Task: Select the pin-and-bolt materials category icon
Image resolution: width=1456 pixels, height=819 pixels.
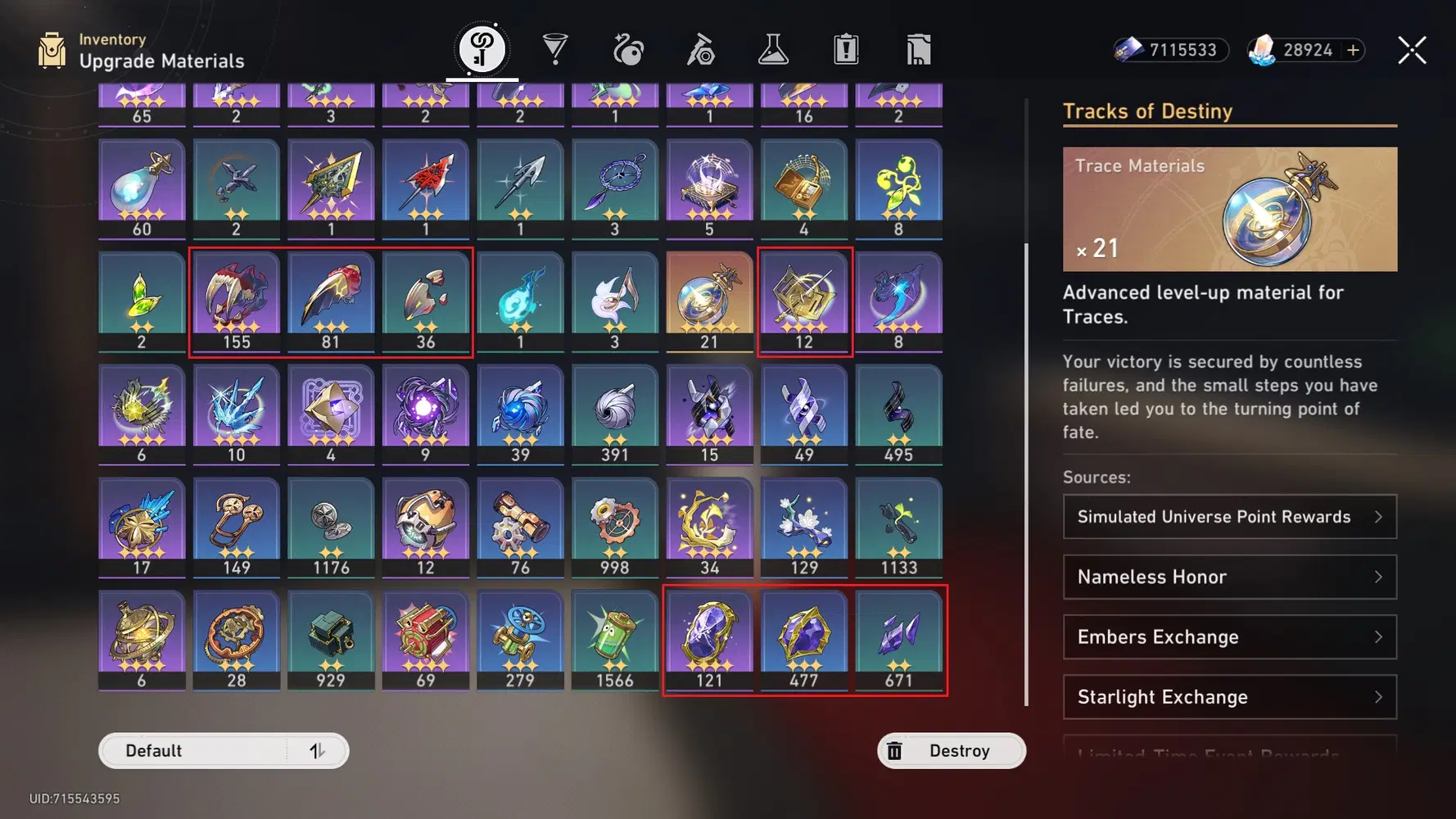Action: [x=700, y=49]
